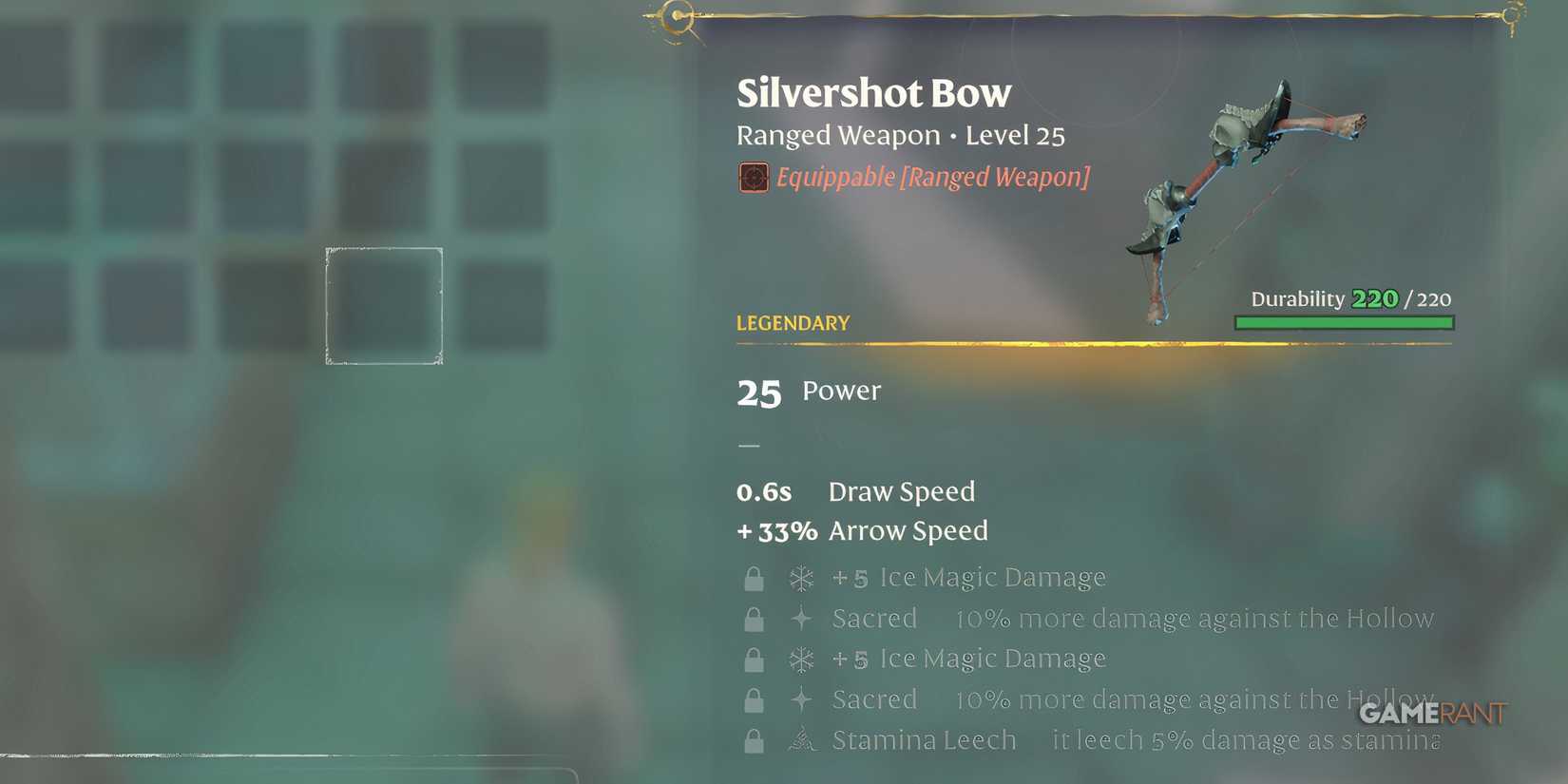Unlock the Stamina Leech padlock
This screenshot has width=1568, height=784.
pos(755,740)
